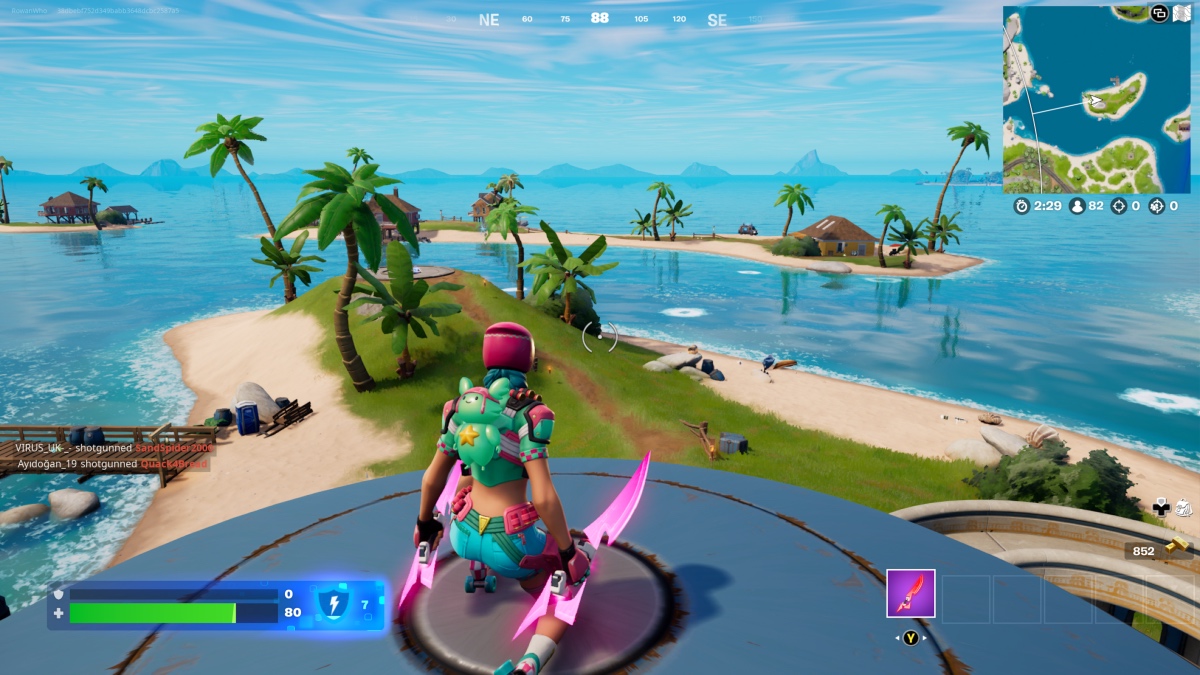Click the compass heading strip
Image resolution: width=1200 pixels, height=675 pixels.
599,19
